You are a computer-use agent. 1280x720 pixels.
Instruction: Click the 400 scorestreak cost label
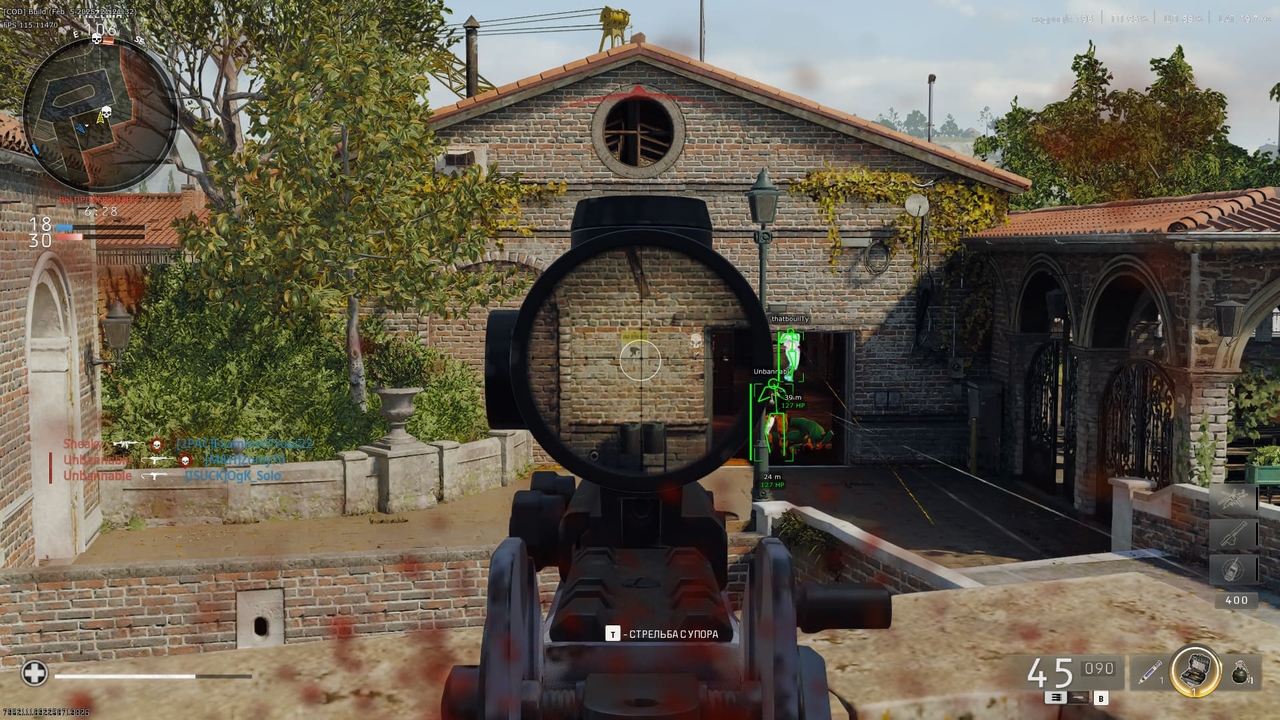(x=1236, y=600)
